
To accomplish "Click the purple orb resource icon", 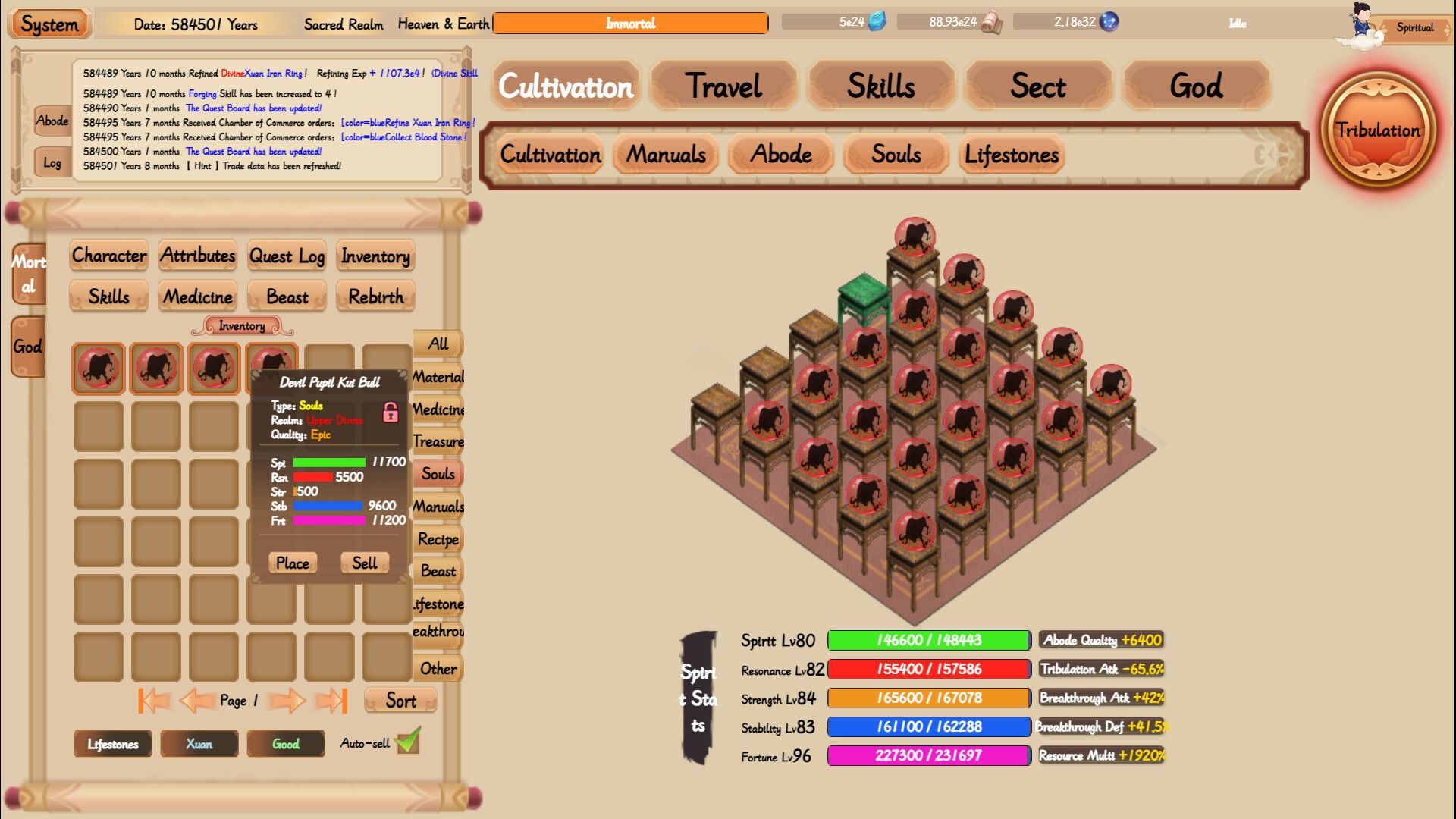I will click(x=1108, y=23).
